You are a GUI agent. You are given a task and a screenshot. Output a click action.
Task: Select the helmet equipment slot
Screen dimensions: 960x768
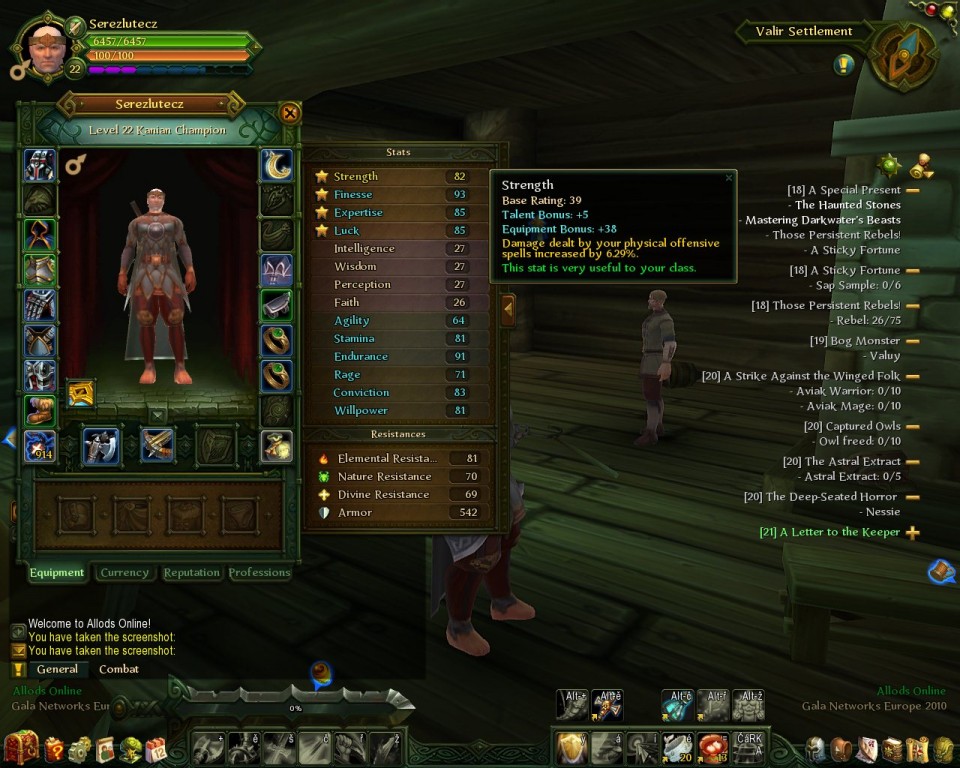click(40, 165)
